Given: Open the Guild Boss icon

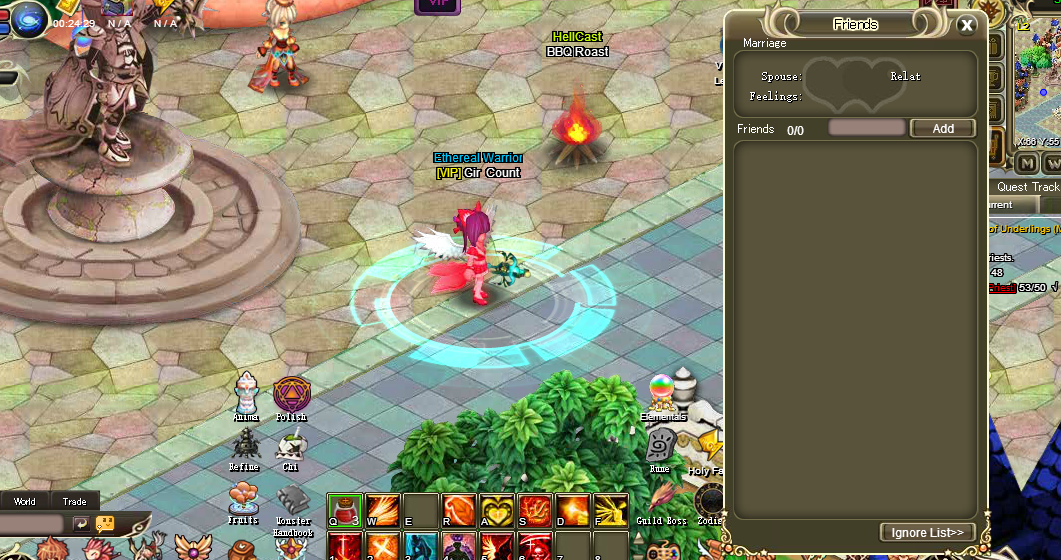Looking at the screenshot, I should (661, 498).
